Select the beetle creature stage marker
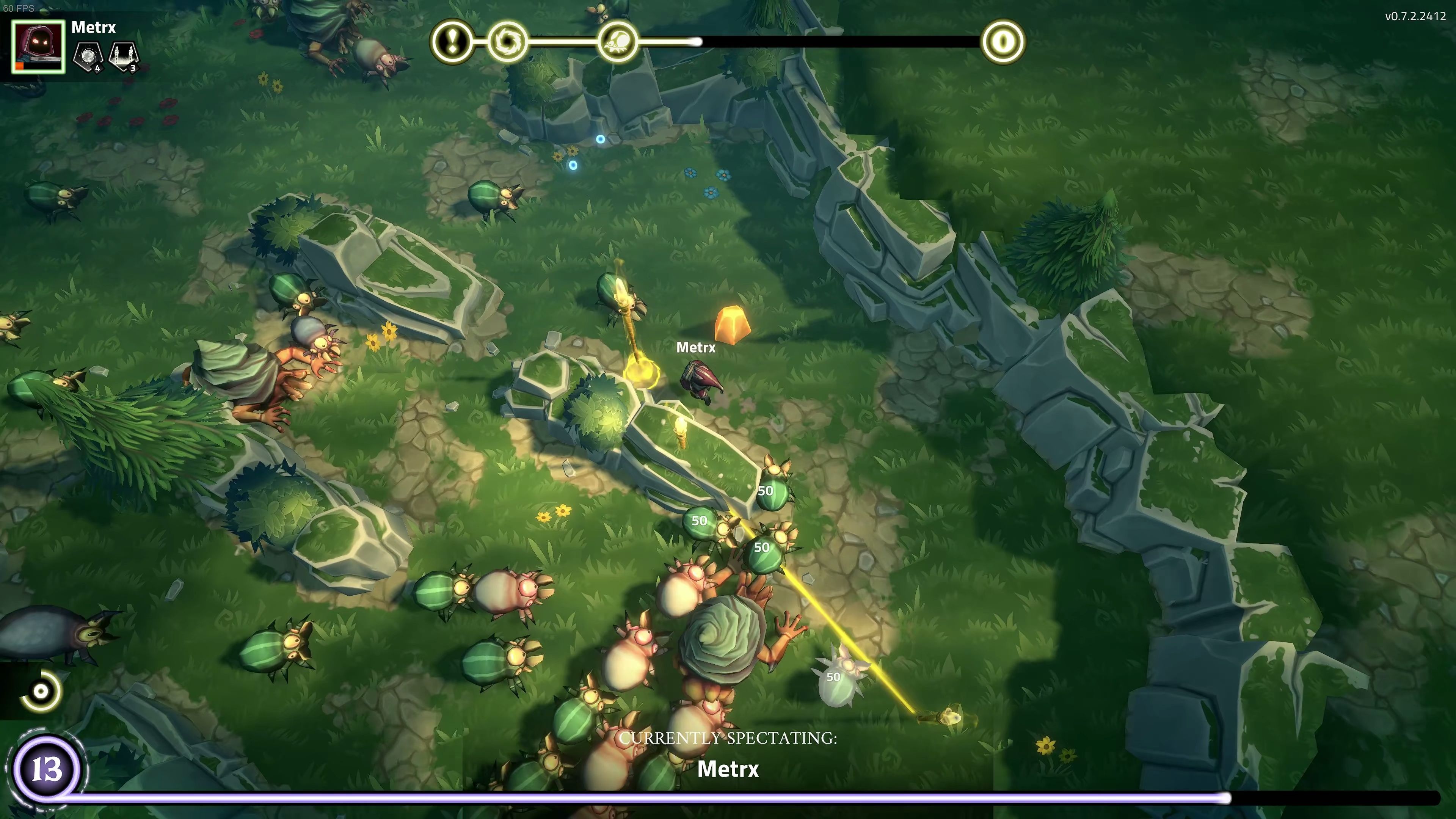 pos(617,42)
